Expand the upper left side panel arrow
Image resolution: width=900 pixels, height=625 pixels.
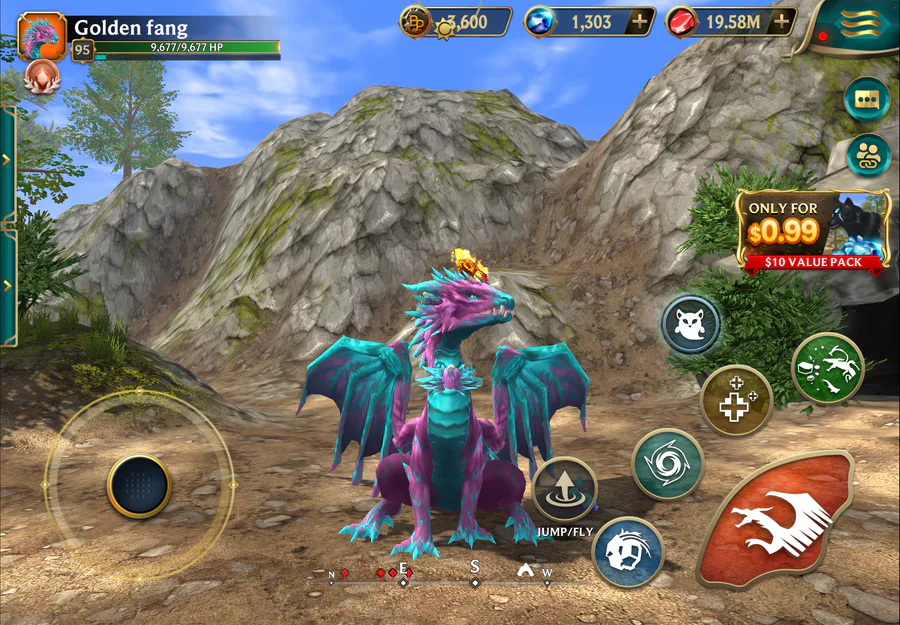(7, 160)
